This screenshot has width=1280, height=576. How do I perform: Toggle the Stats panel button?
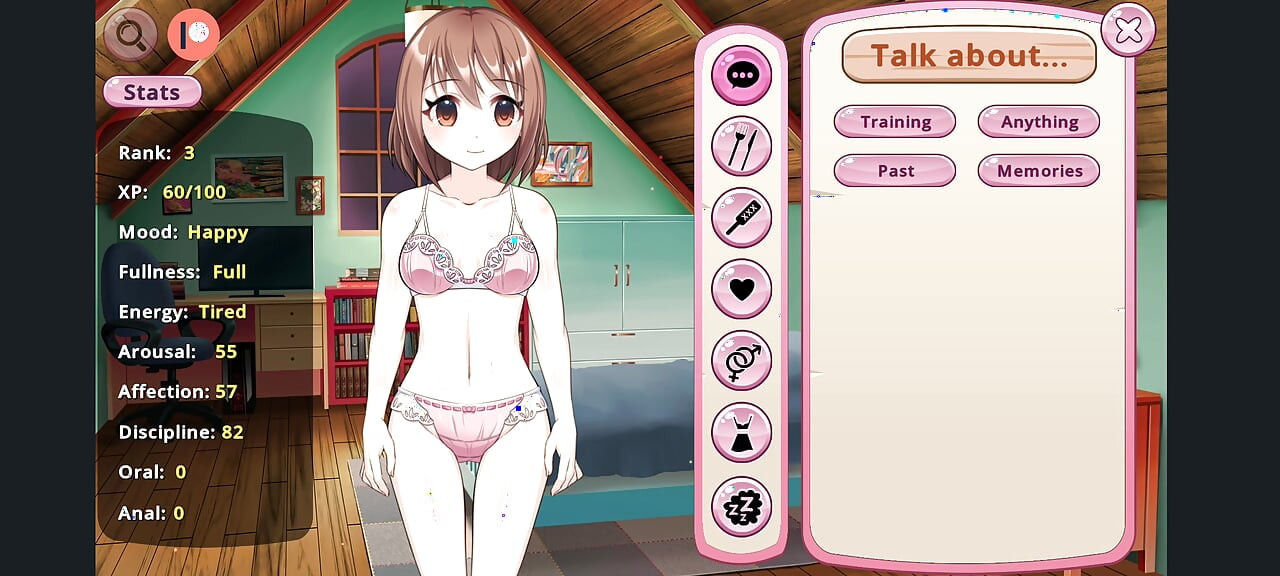coord(152,92)
